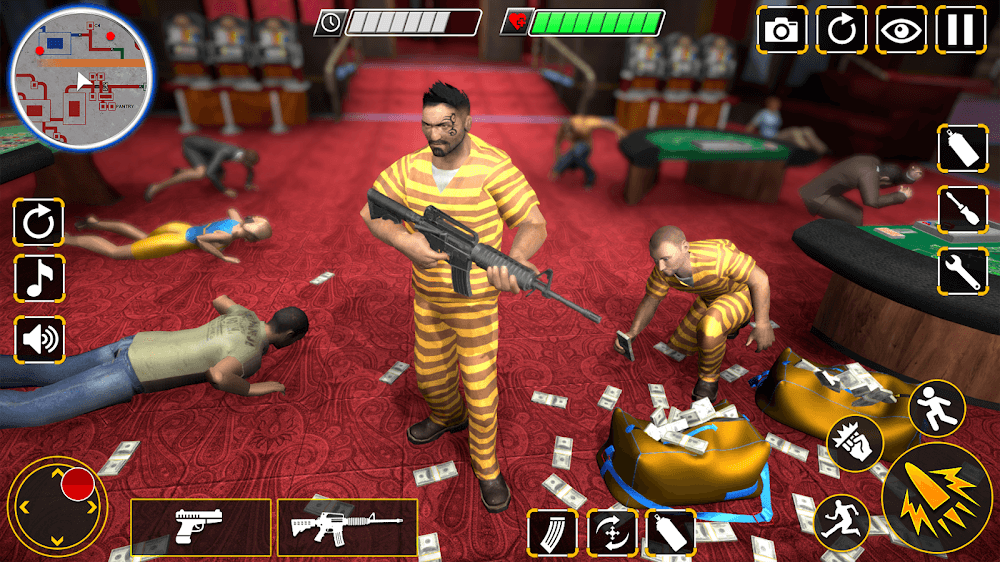
Task: Select the screwdriver tool icon
Action: tap(962, 209)
